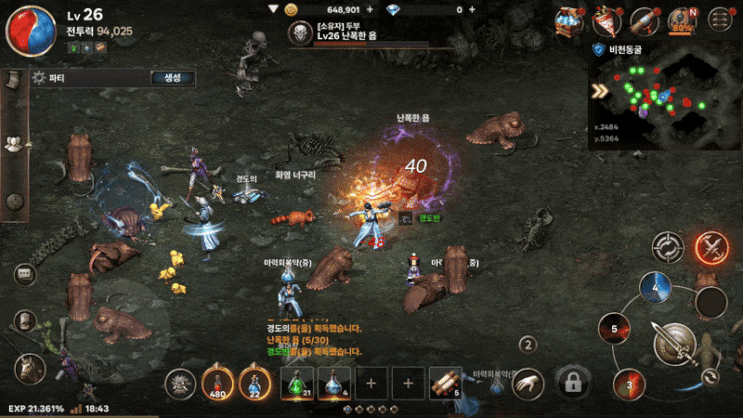Open the character portrait with the red-blue orb
This screenshot has width=743, height=418.
click(31, 29)
